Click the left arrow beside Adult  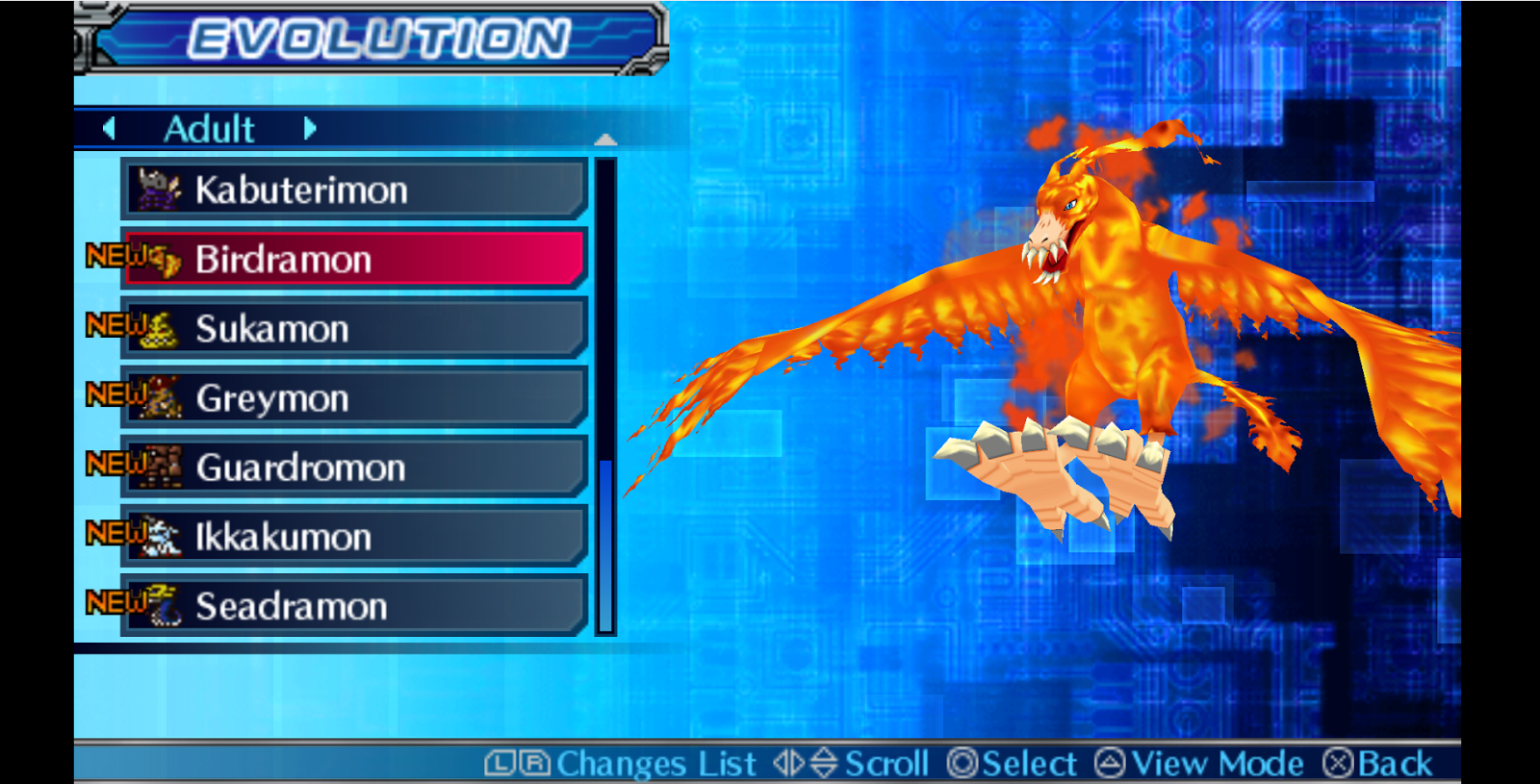109,128
